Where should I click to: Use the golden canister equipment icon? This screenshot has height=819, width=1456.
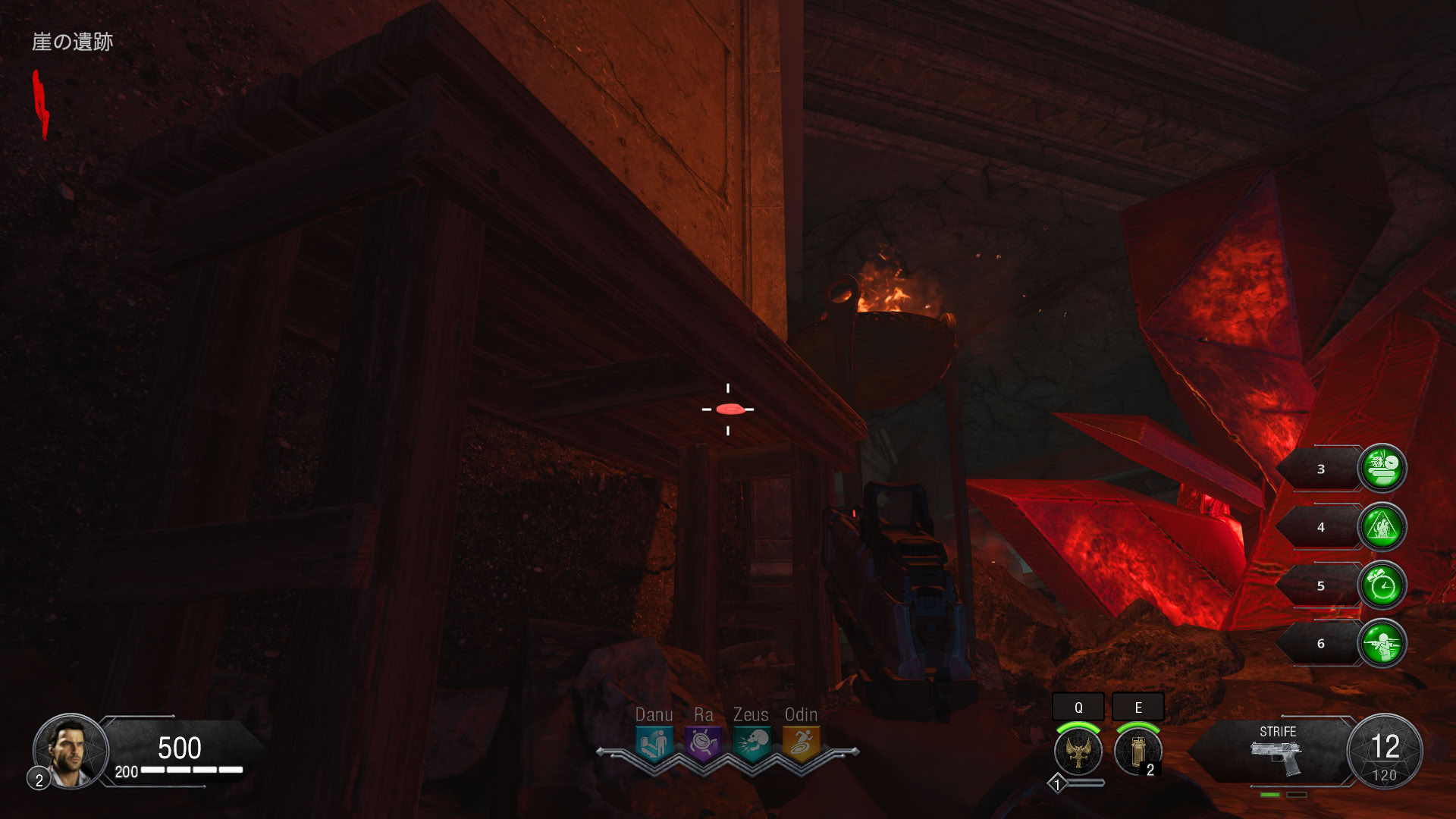[1137, 752]
